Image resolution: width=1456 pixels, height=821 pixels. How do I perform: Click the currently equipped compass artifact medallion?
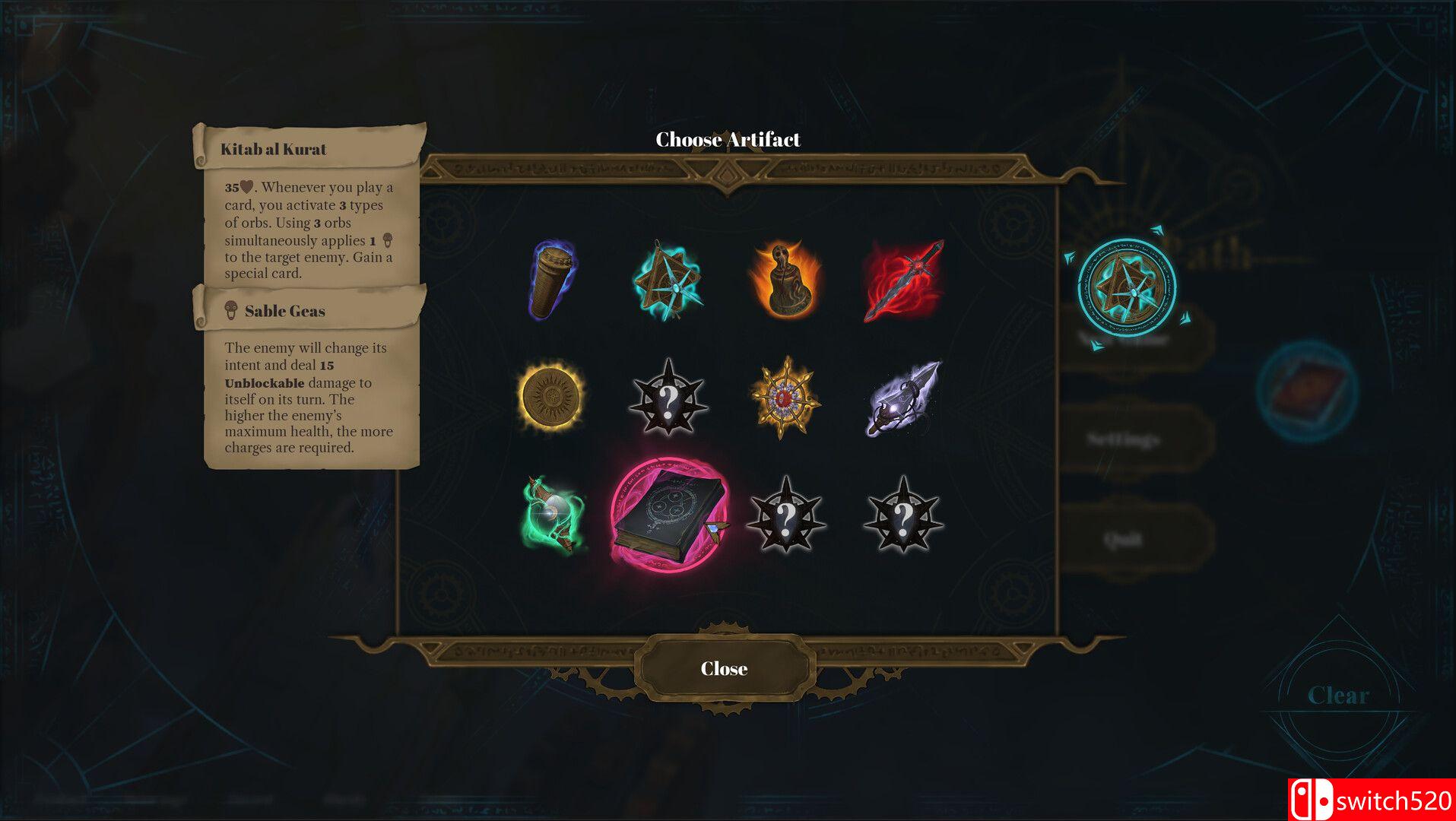tap(1127, 288)
